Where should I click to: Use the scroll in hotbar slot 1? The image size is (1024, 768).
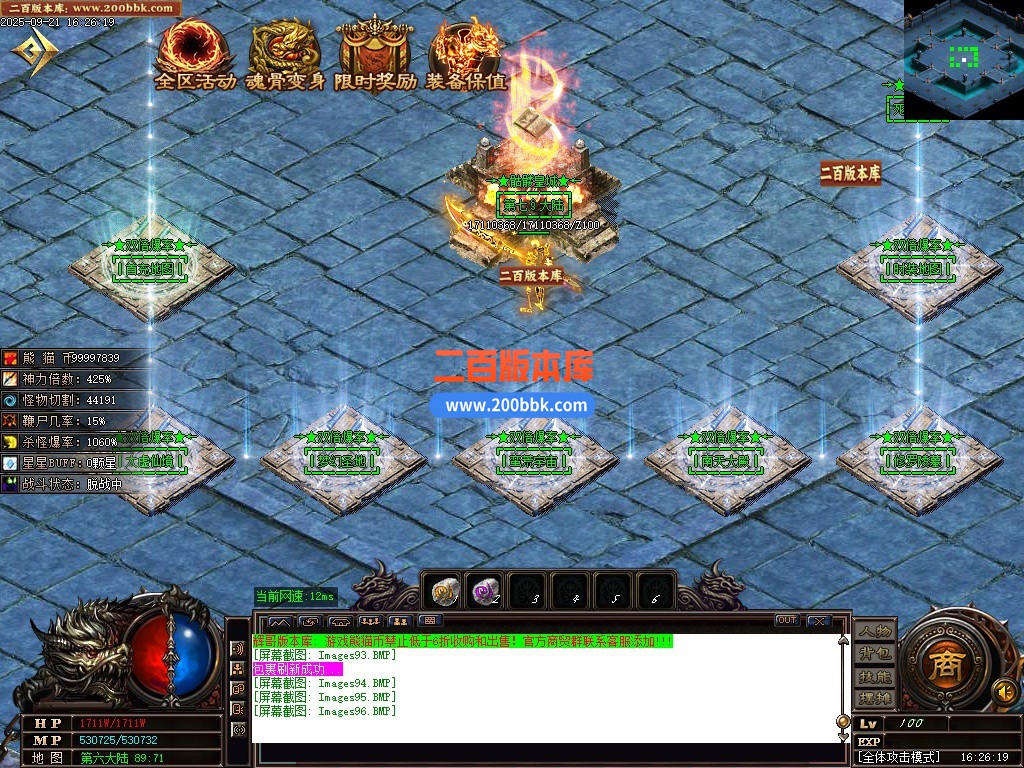click(443, 593)
